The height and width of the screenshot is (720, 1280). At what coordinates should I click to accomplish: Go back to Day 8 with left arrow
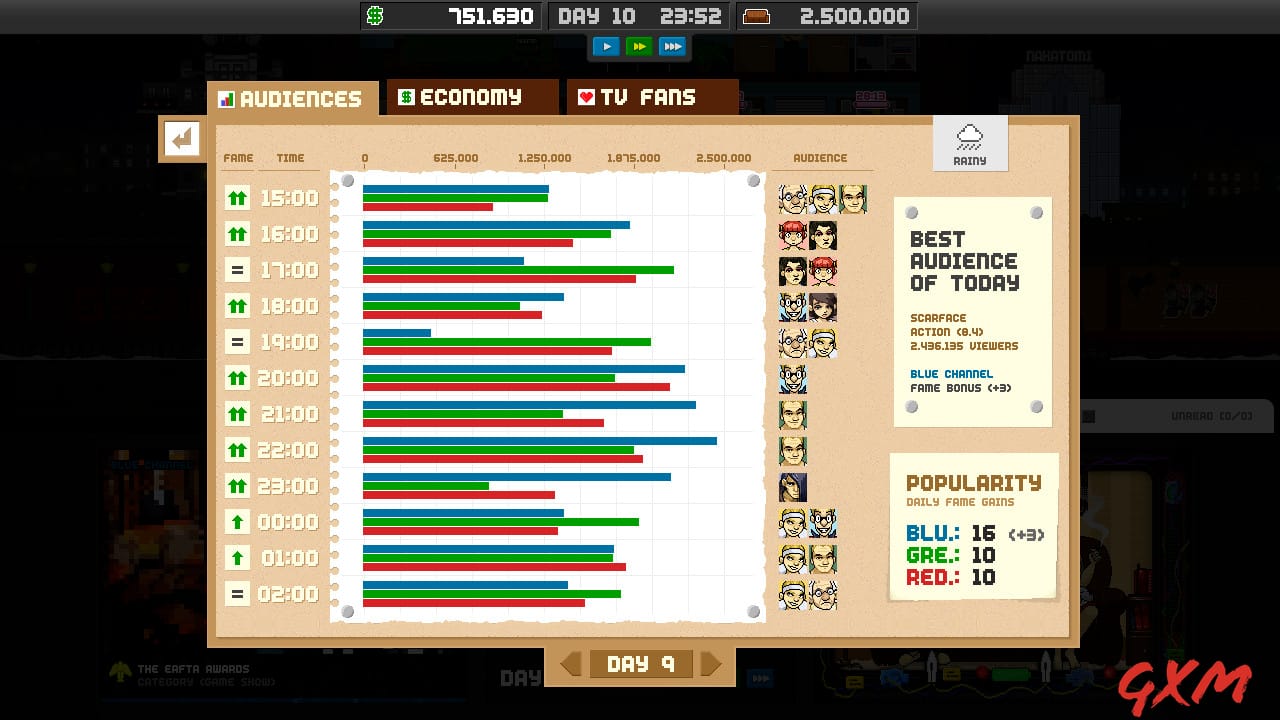tap(569, 663)
